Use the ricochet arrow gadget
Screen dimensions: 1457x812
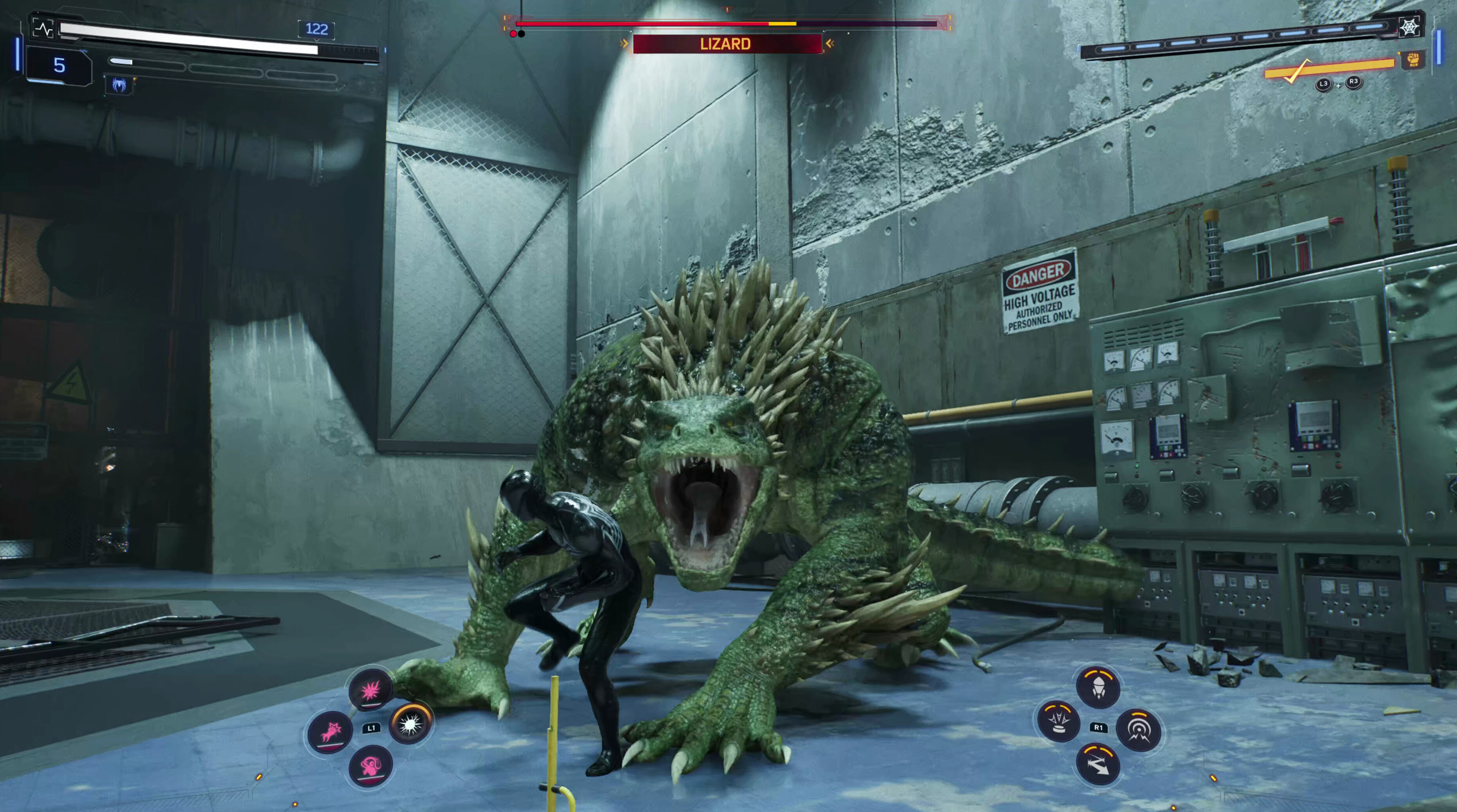(x=1097, y=765)
